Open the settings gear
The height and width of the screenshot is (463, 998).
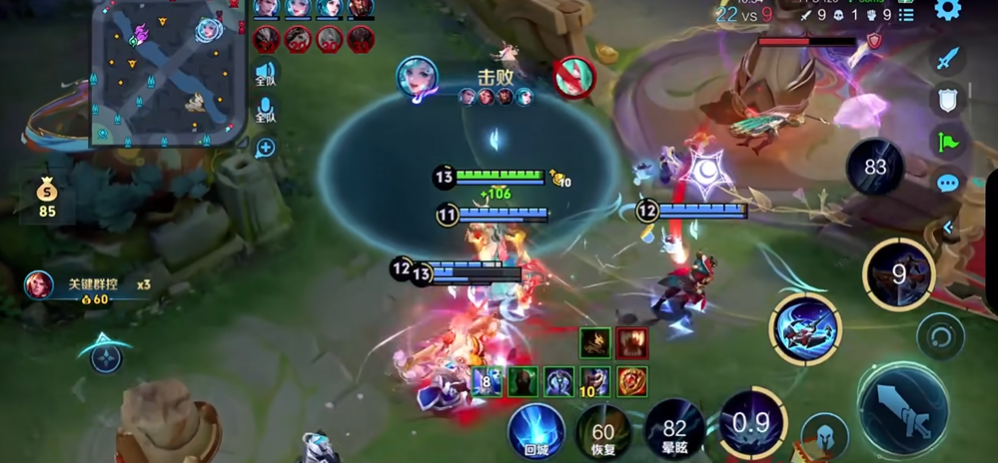click(947, 11)
